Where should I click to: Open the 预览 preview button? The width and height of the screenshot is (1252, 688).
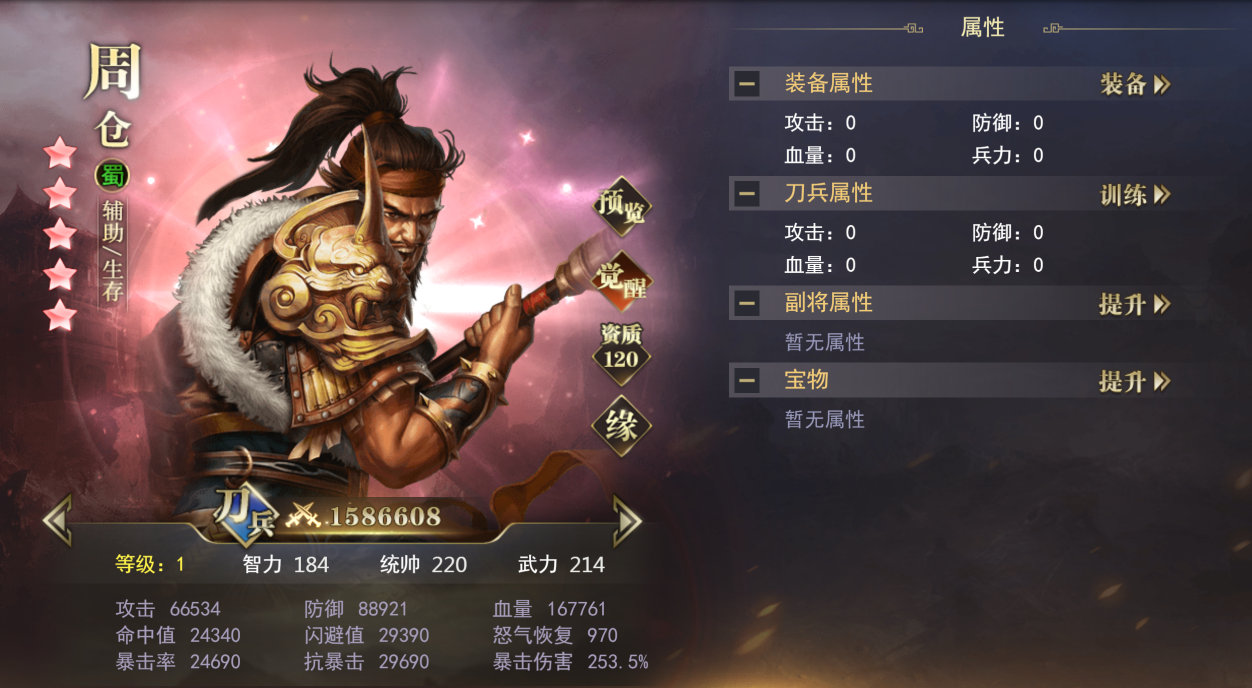pos(621,205)
